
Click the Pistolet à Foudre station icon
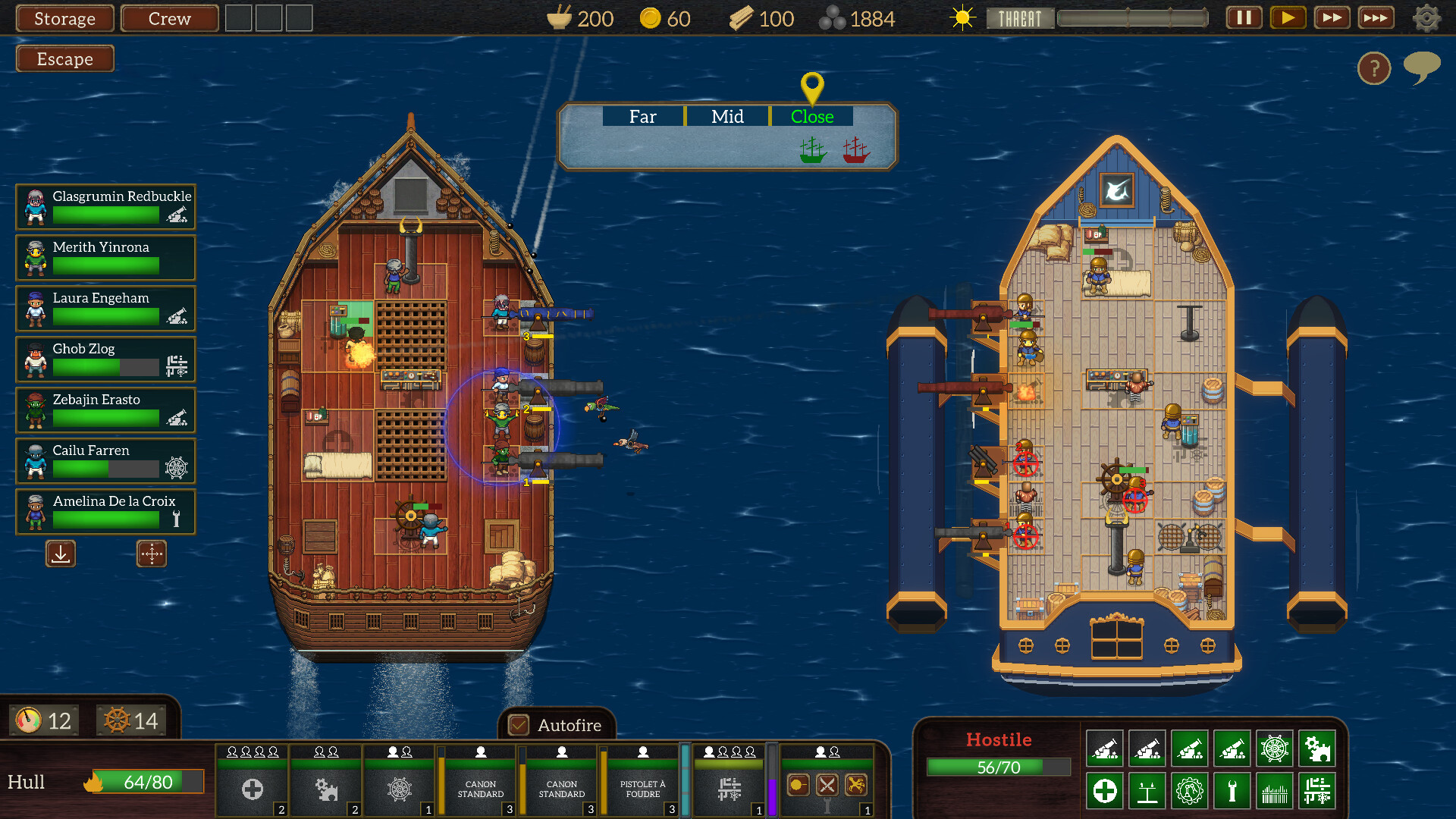(642, 789)
